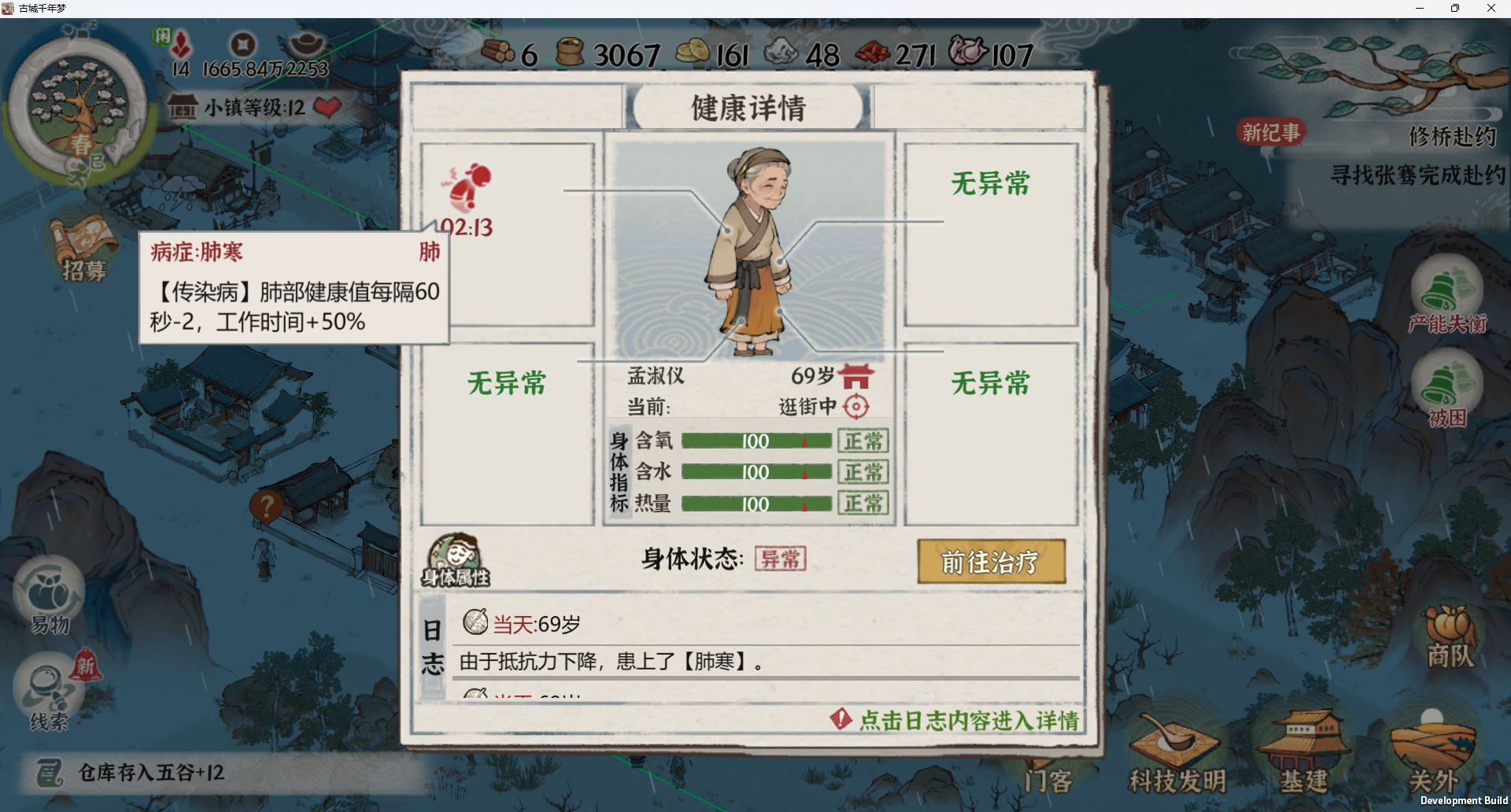Close the game window

coord(1491,9)
